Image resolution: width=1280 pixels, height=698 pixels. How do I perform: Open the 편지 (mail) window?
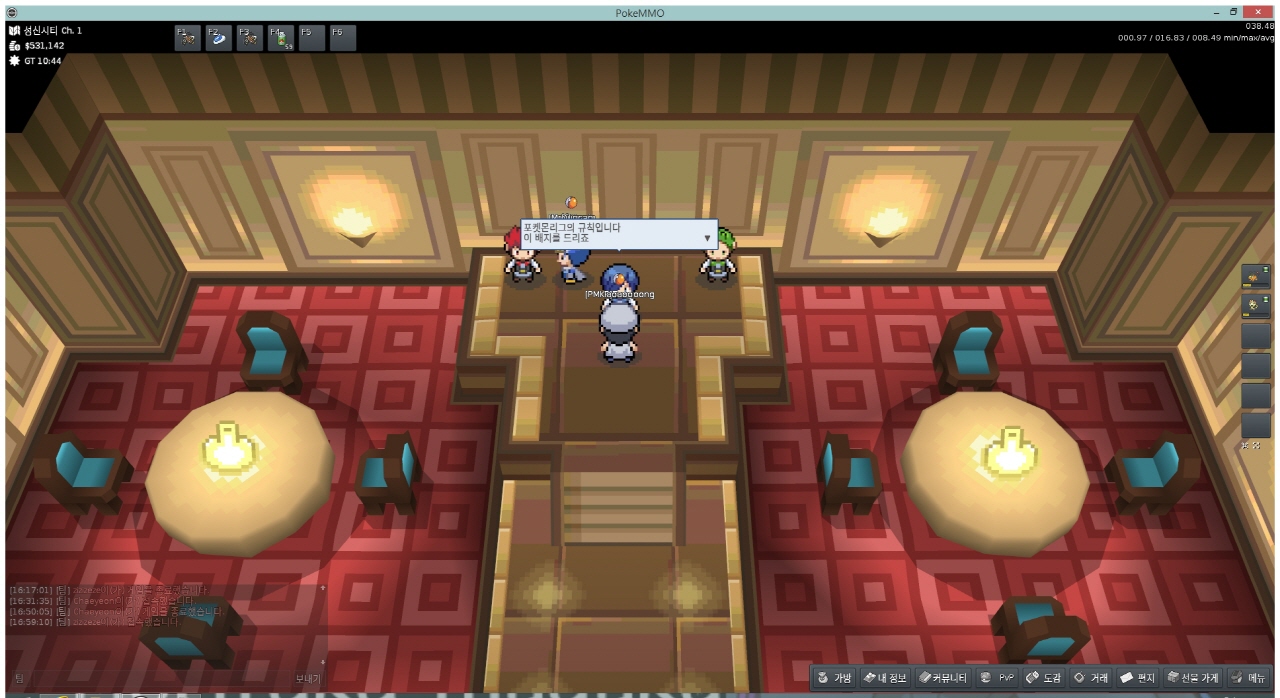1138,678
